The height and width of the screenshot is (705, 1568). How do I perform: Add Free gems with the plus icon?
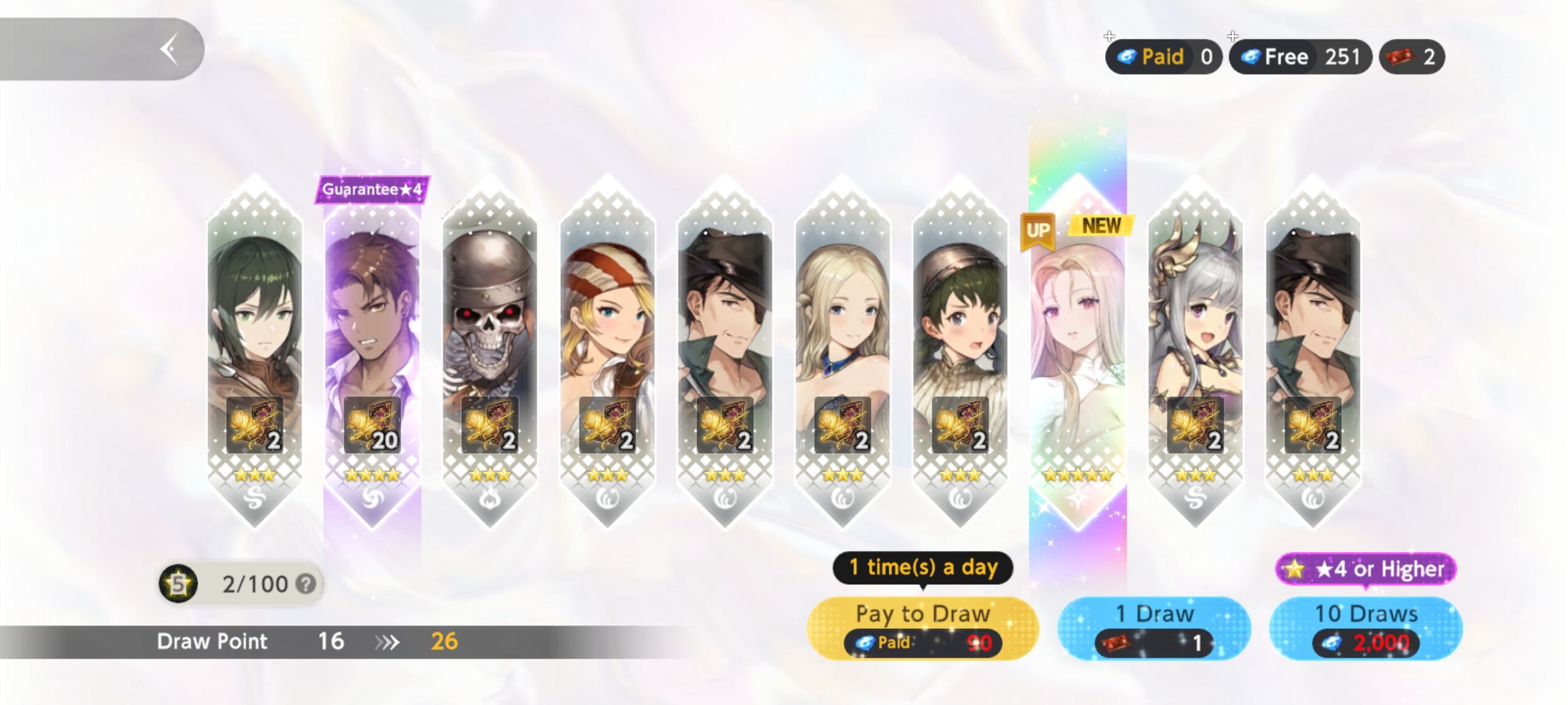point(1233,36)
